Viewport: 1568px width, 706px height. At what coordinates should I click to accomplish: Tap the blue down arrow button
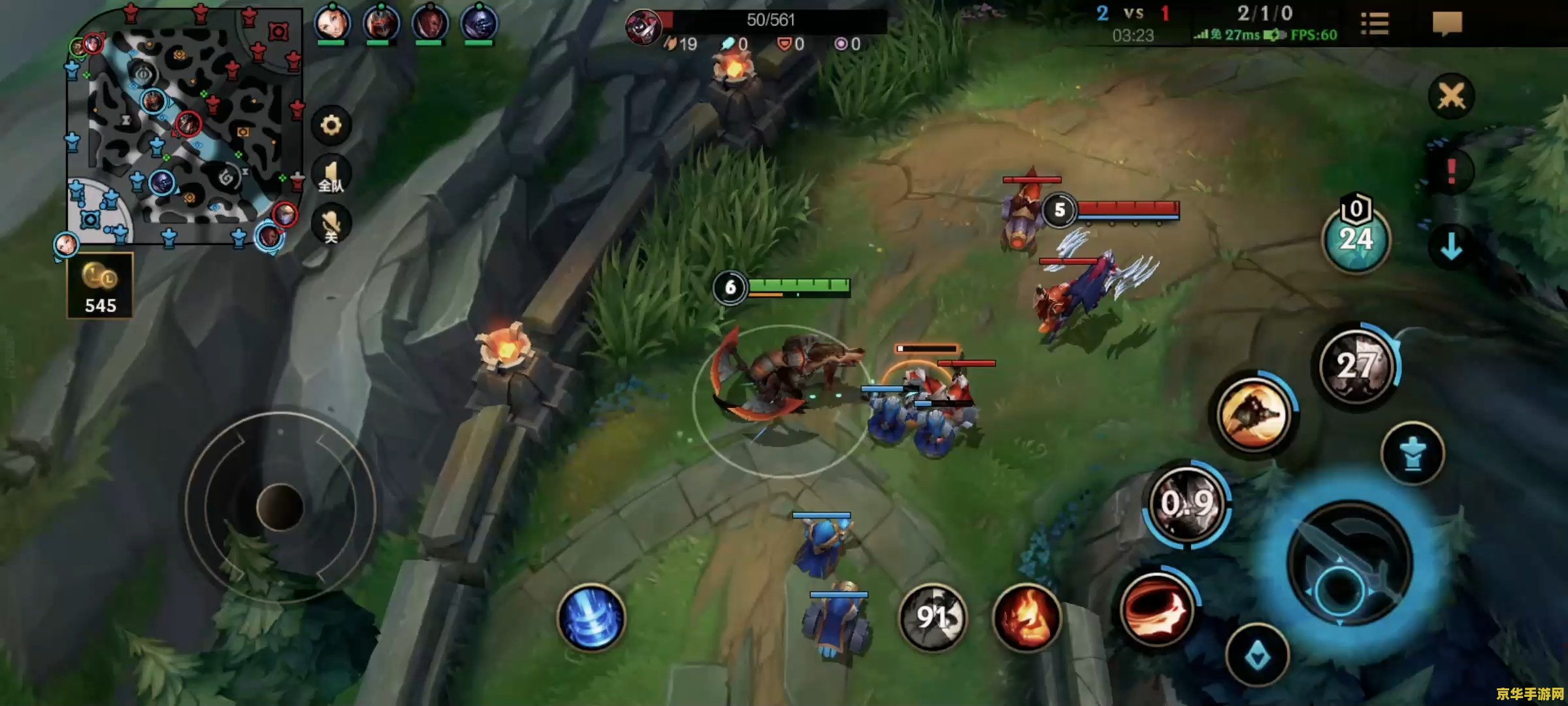click(x=1451, y=246)
